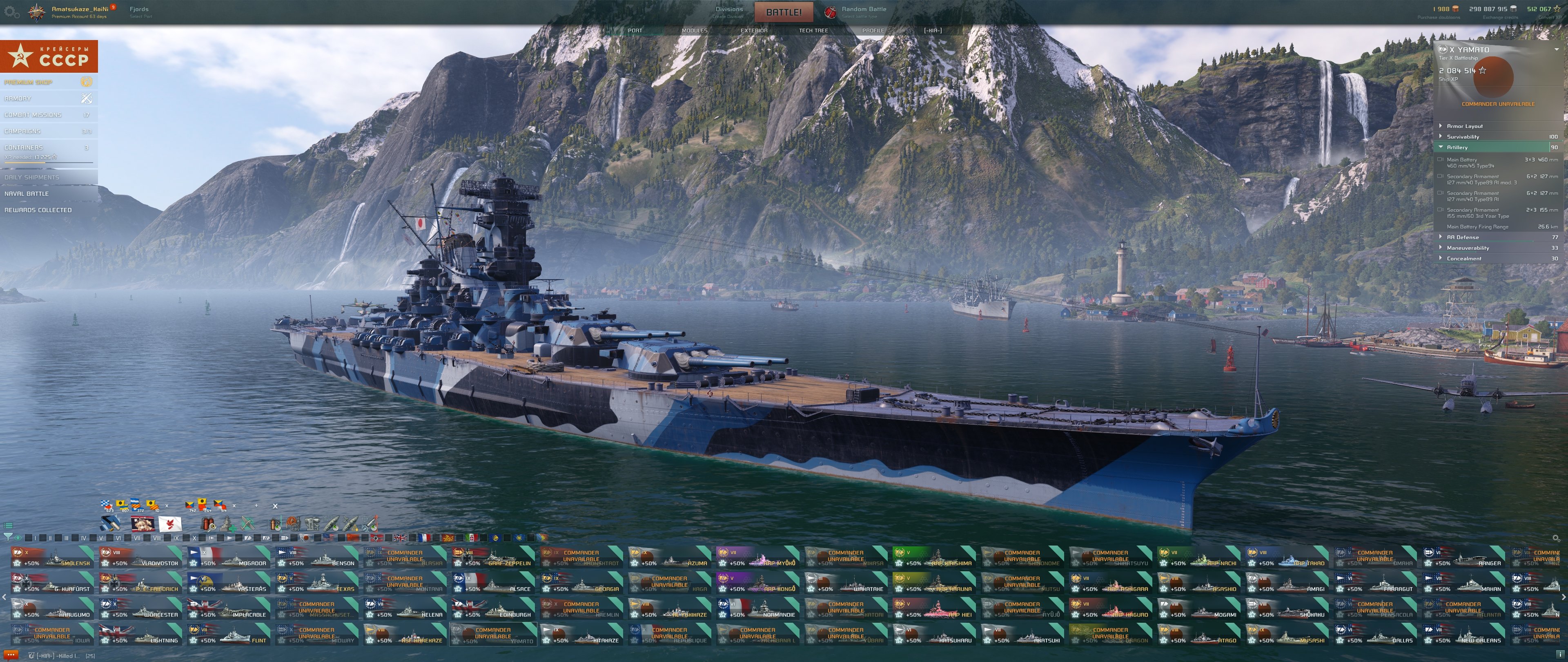
Task: Open the Modules tab
Action: 694,31
